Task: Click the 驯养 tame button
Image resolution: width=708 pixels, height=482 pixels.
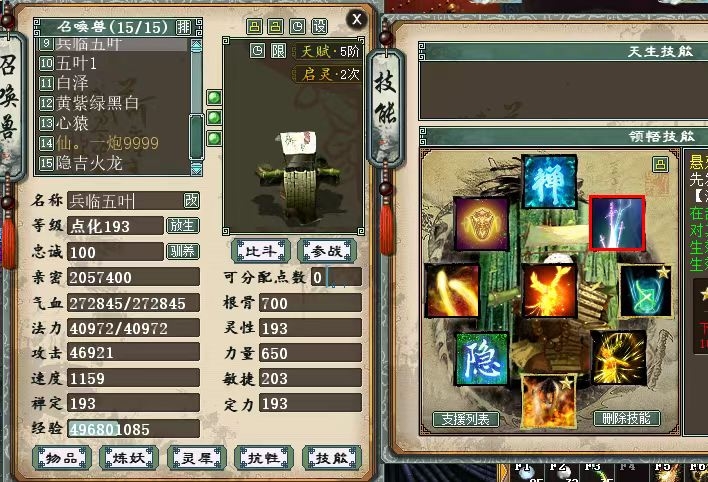Action: 182,251
